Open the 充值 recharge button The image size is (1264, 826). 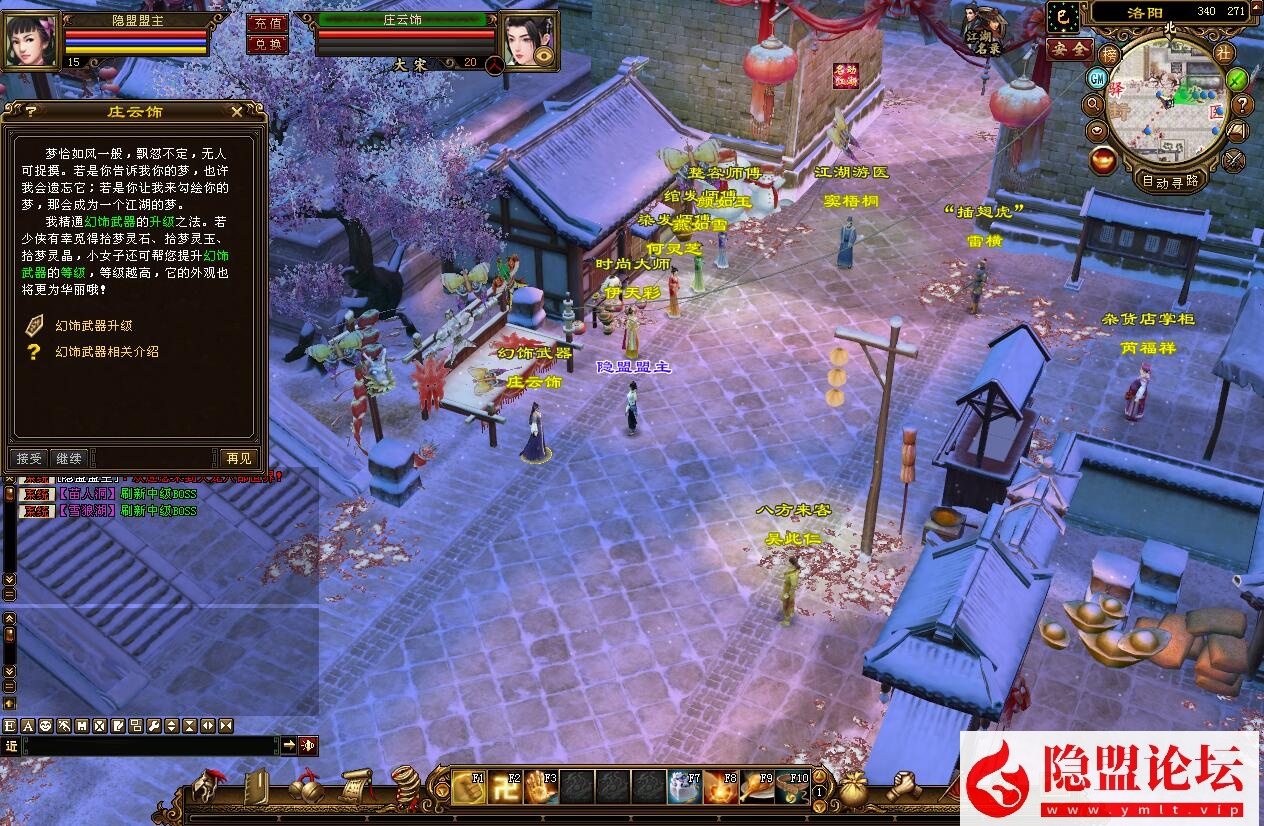266,23
